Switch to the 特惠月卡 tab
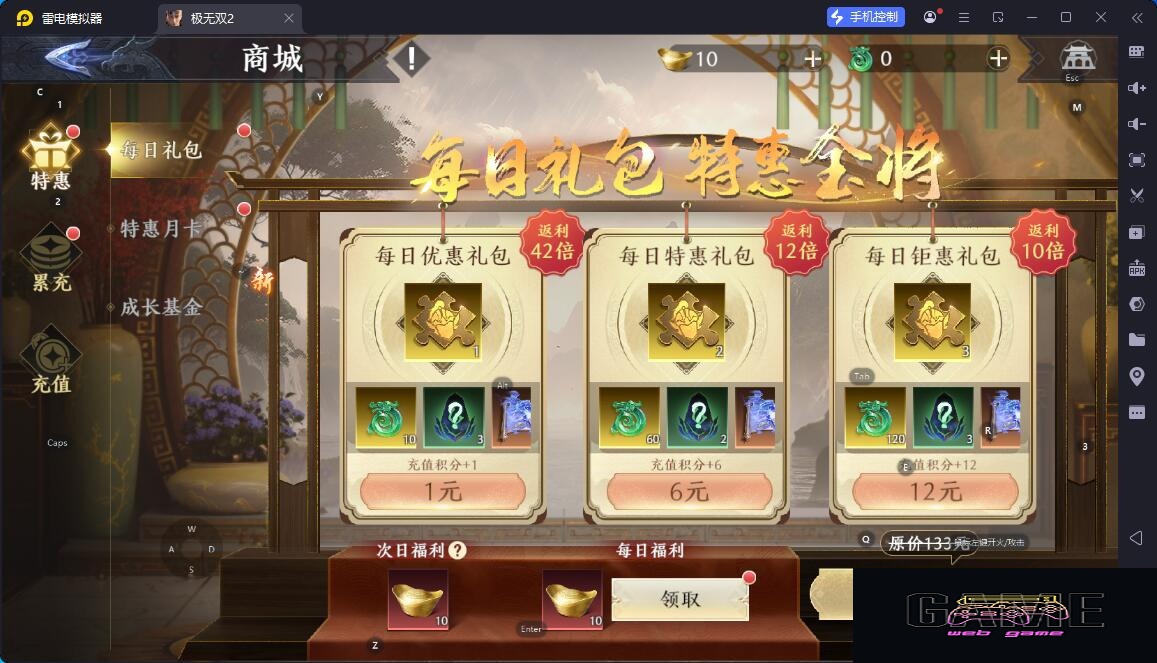The height and width of the screenshot is (663, 1157). point(162,229)
